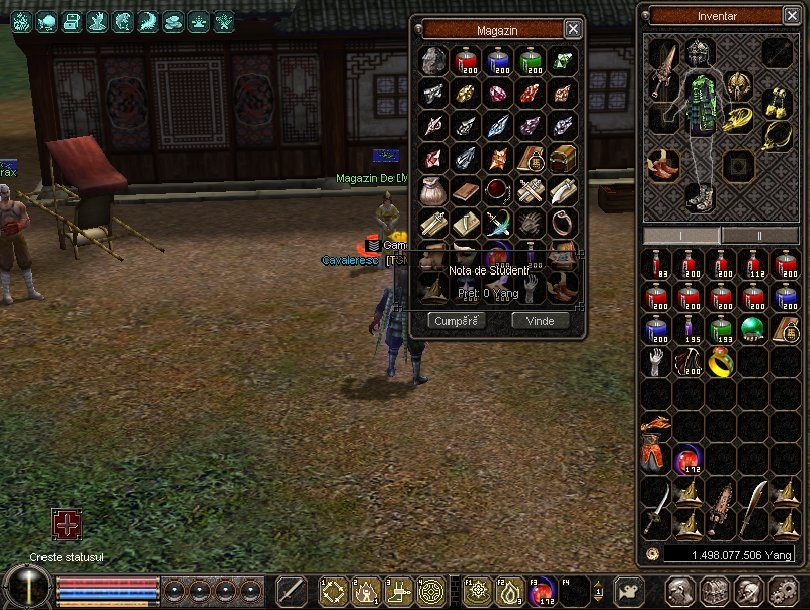This screenshot has width=810, height=610.
Task: Use the F3 red potion quickslot
Action: point(541,591)
